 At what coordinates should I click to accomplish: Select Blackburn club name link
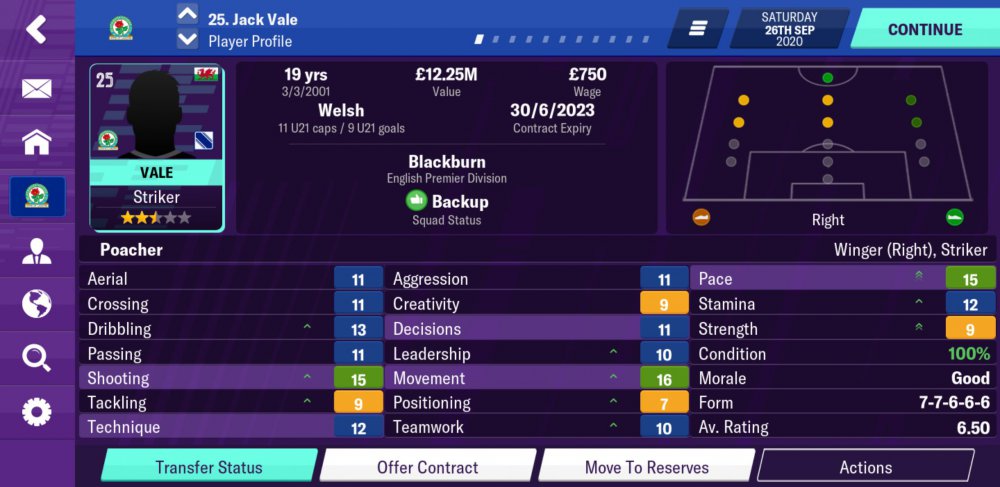446,162
